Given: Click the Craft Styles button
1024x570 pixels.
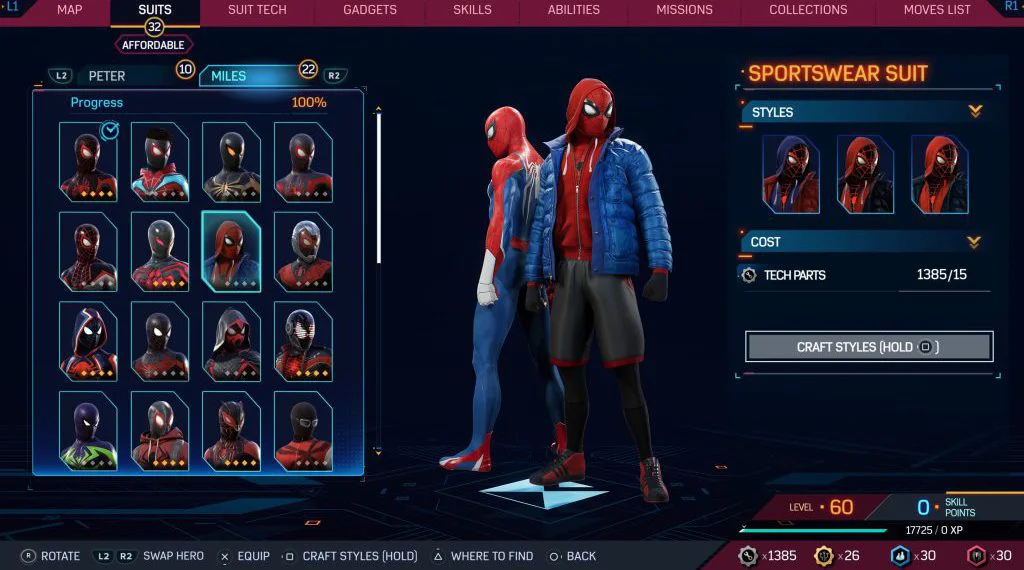Looking at the screenshot, I should (x=868, y=347).
